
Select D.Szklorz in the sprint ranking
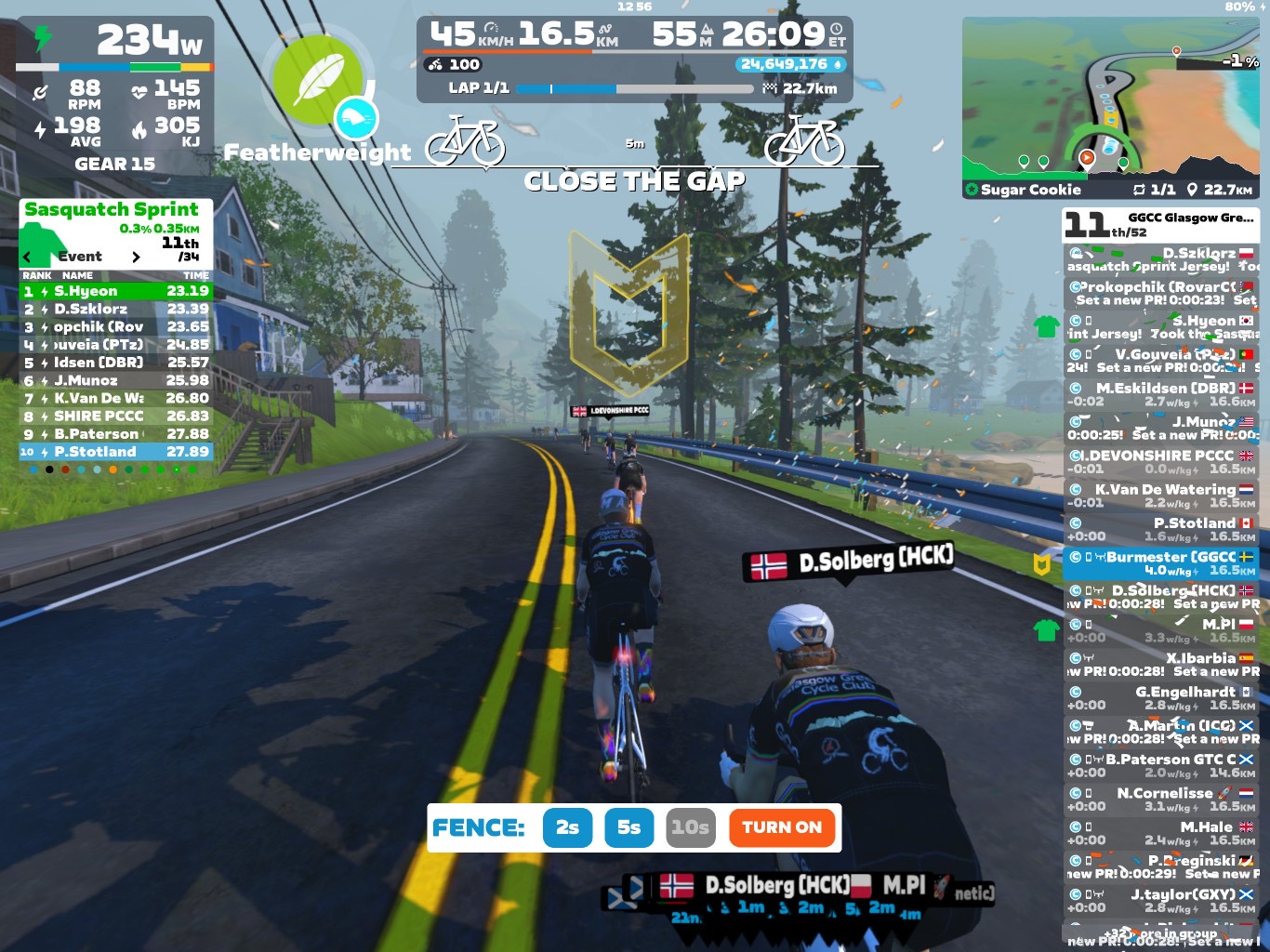point(116,309)
